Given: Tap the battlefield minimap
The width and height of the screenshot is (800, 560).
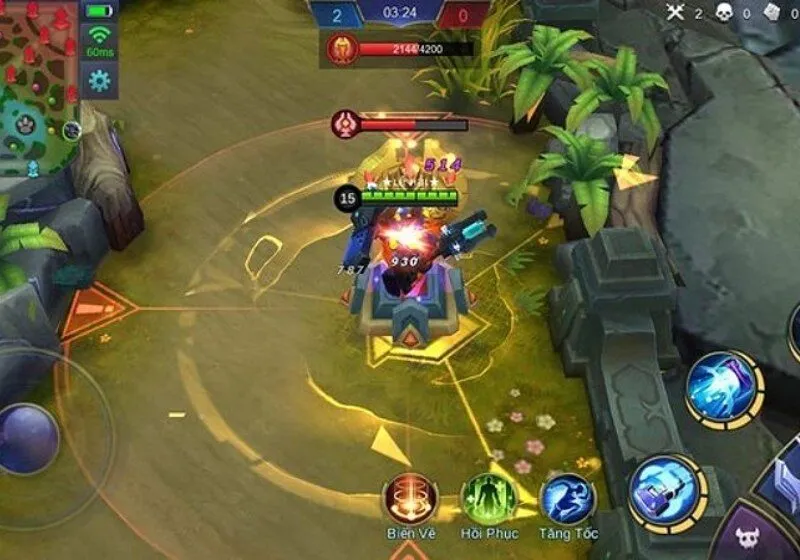Looking at the screenshot, I should click(39, 85).
